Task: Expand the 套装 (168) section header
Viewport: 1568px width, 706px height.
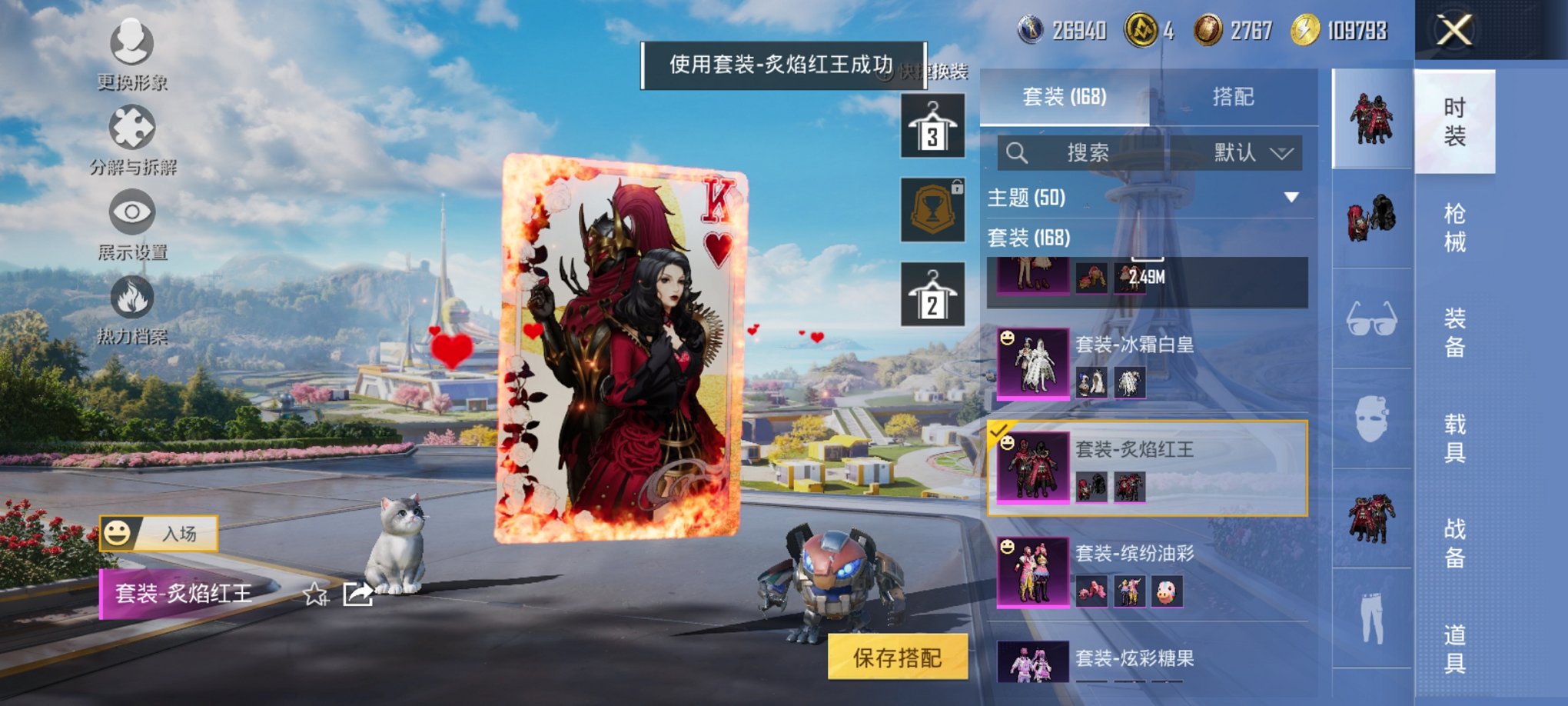Action: [x=1030, y=237]
